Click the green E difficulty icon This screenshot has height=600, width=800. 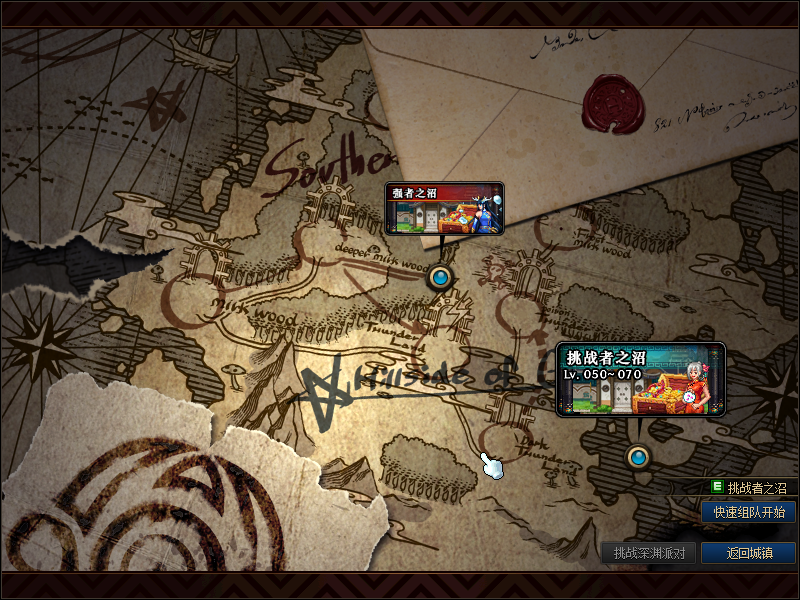[x=717, y=488]
